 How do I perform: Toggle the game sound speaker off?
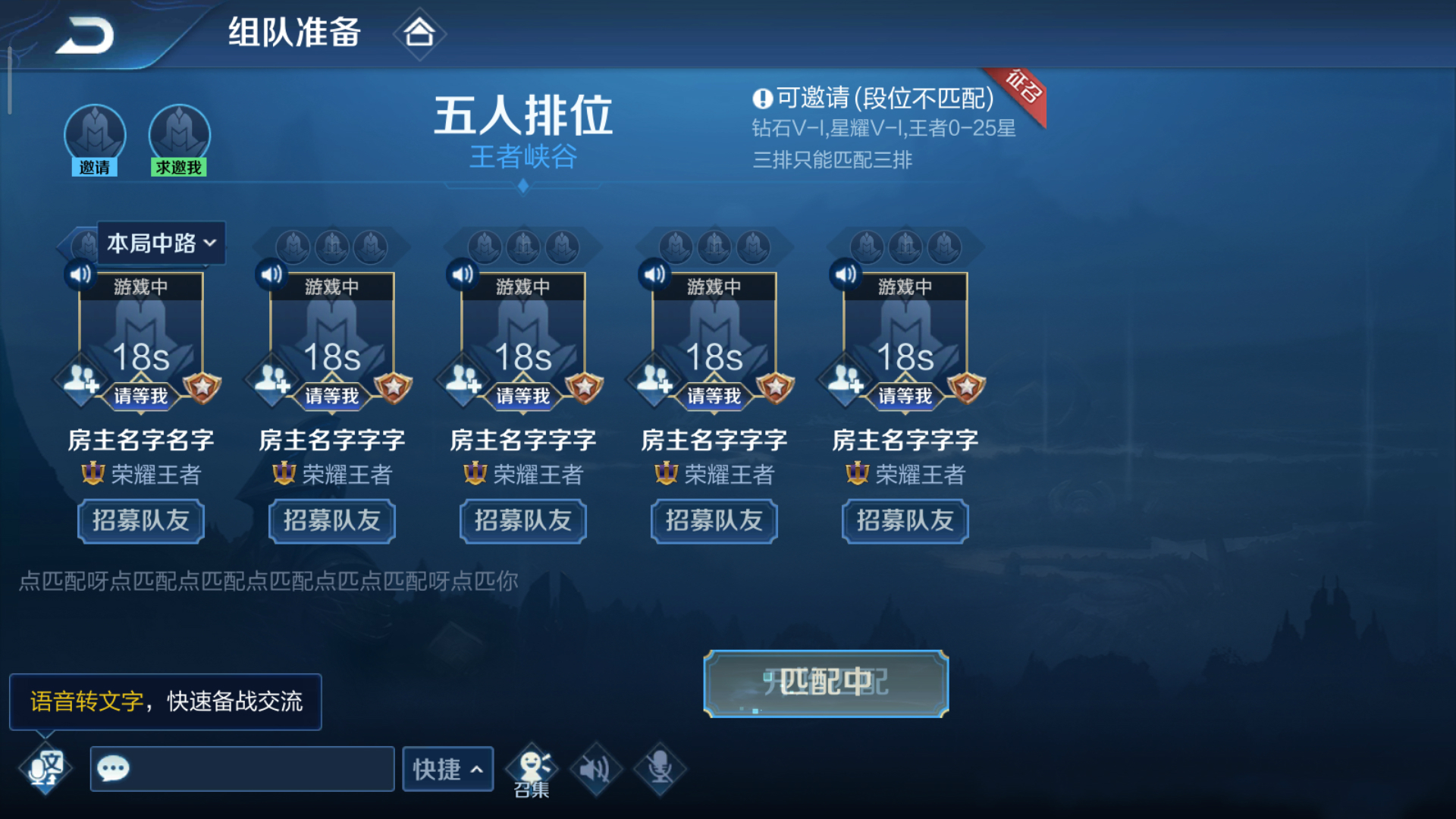596,768
